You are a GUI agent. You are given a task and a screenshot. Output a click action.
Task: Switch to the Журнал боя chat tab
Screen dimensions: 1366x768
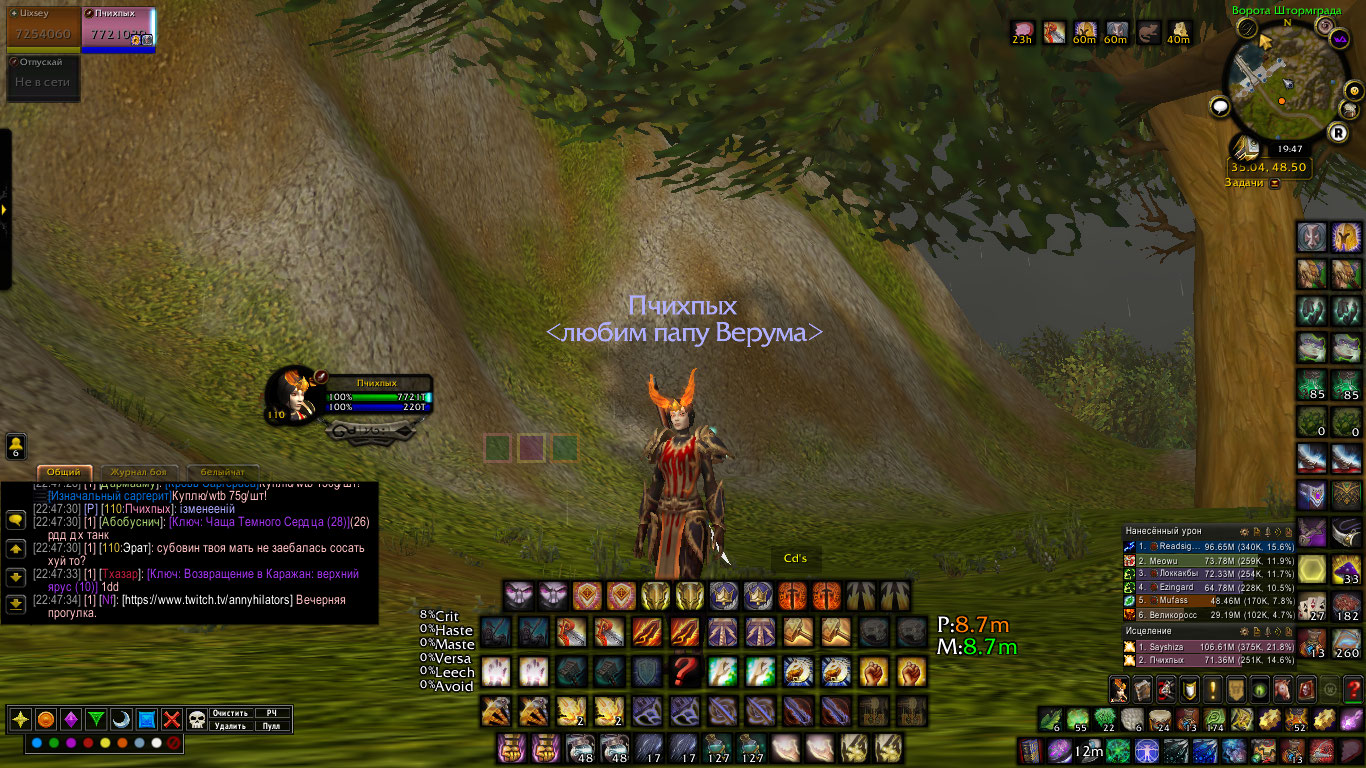[x=140, y=472]
